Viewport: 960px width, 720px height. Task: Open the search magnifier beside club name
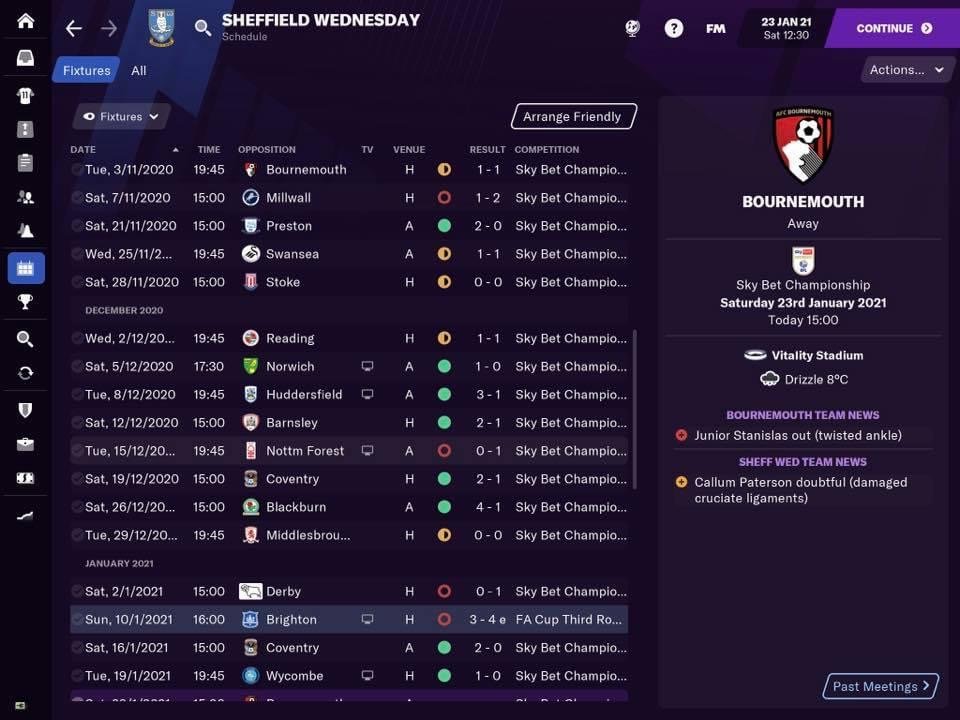(x=203, y=28)
